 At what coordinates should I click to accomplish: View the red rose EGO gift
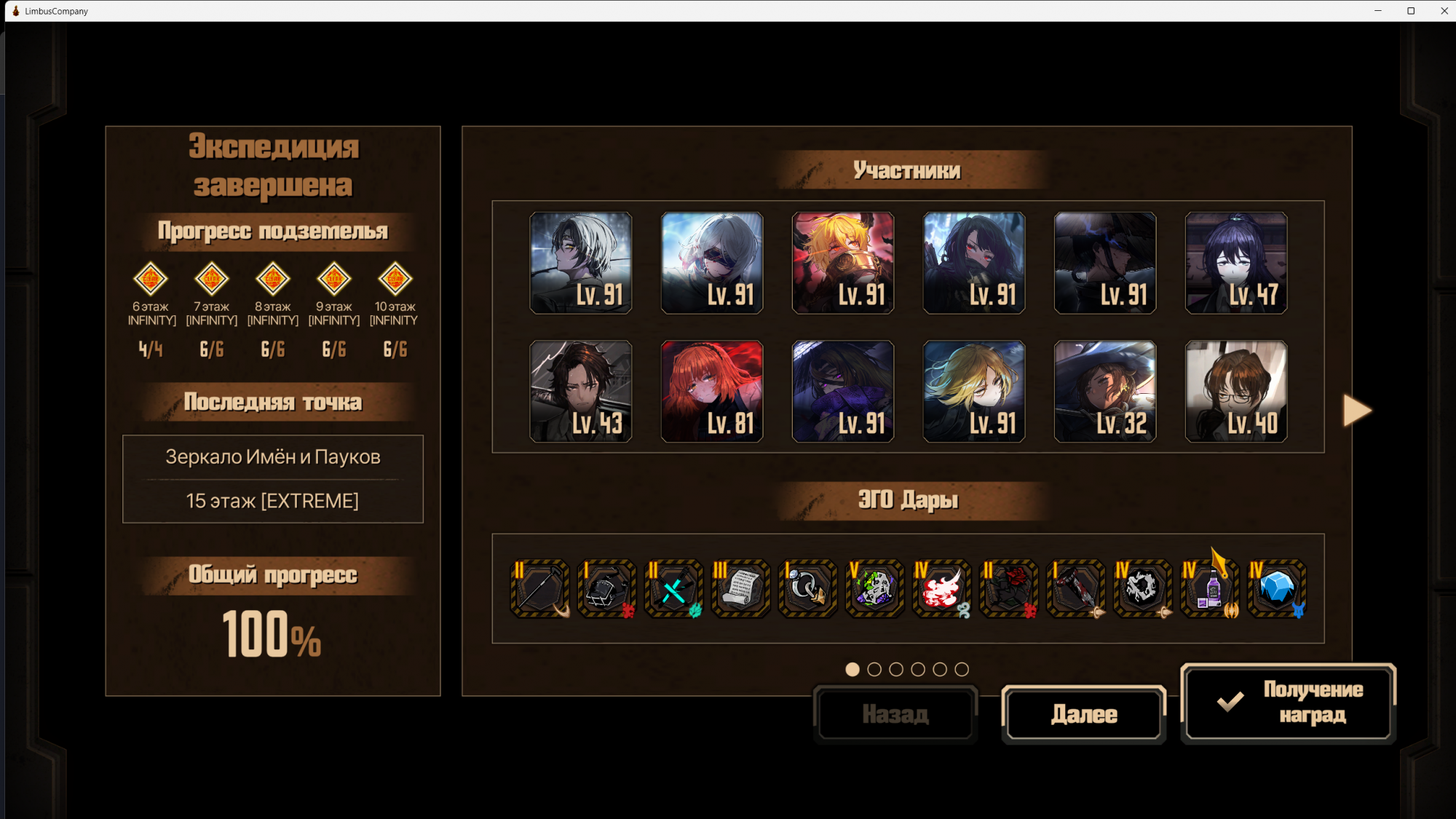coord(1008,588)
